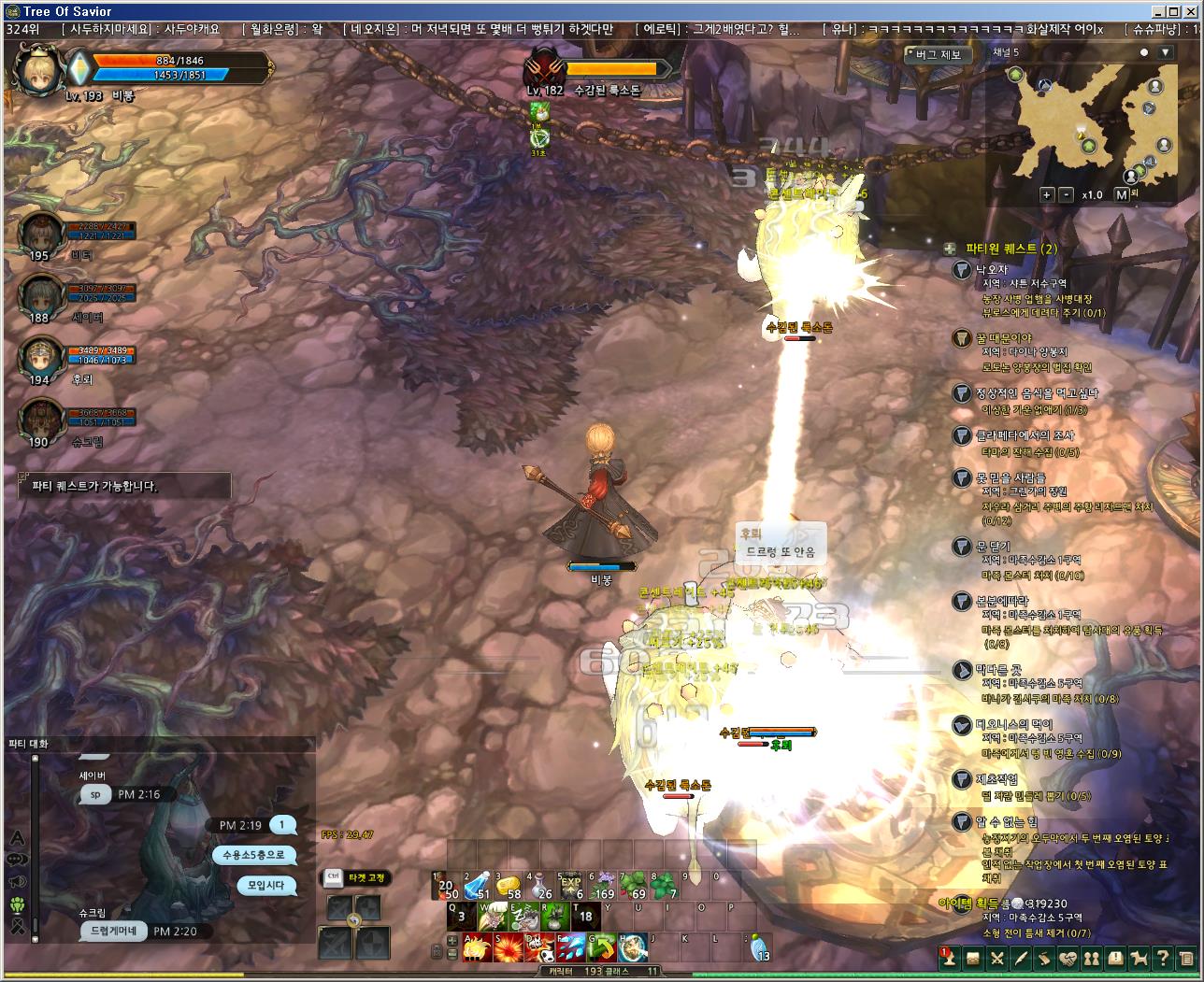Zoom out the minimap with the minus button
Screen dimensions: 1204x982
tap(1067, 194)
